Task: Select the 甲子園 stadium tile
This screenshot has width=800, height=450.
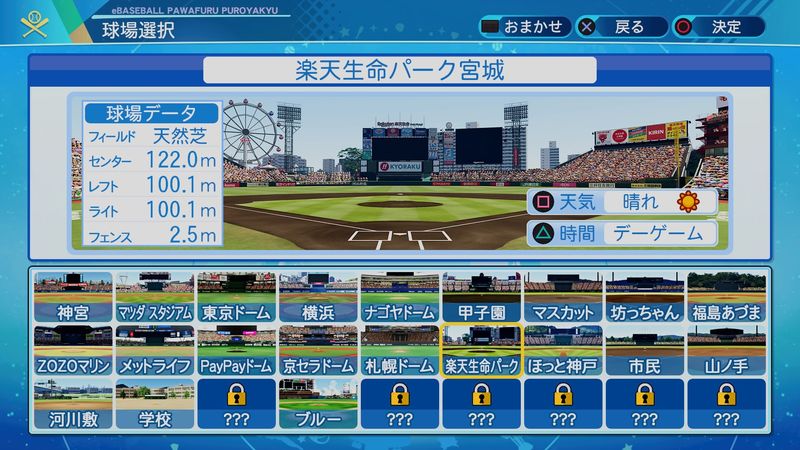Action: point(481,298)
